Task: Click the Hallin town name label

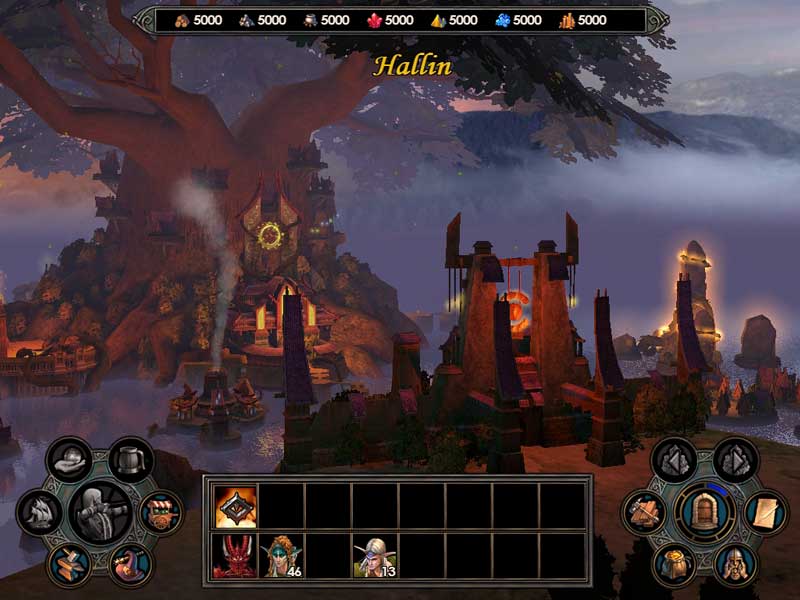Action: (412, 66)
